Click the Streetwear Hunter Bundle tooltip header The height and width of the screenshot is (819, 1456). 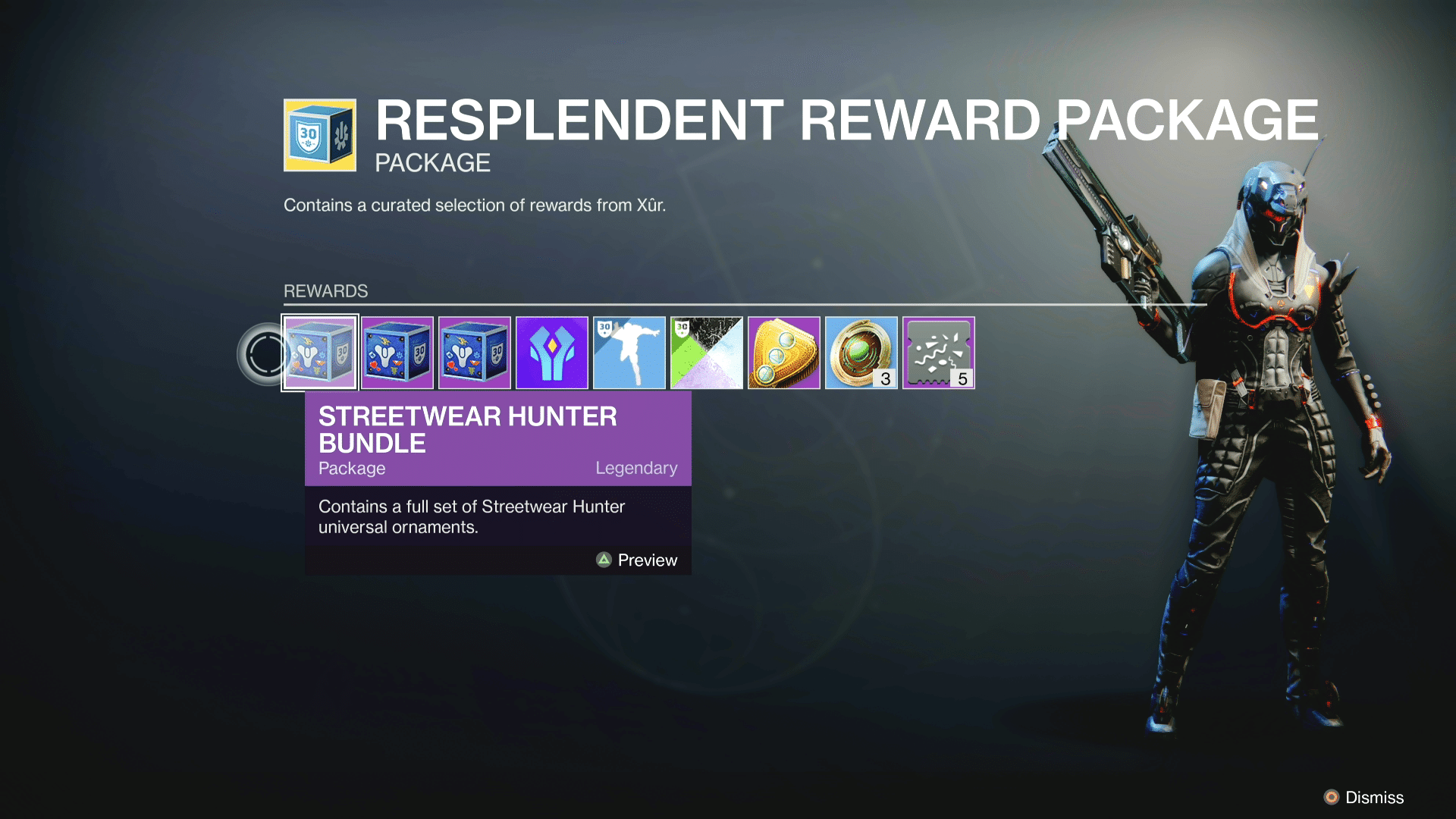point(466,429)
